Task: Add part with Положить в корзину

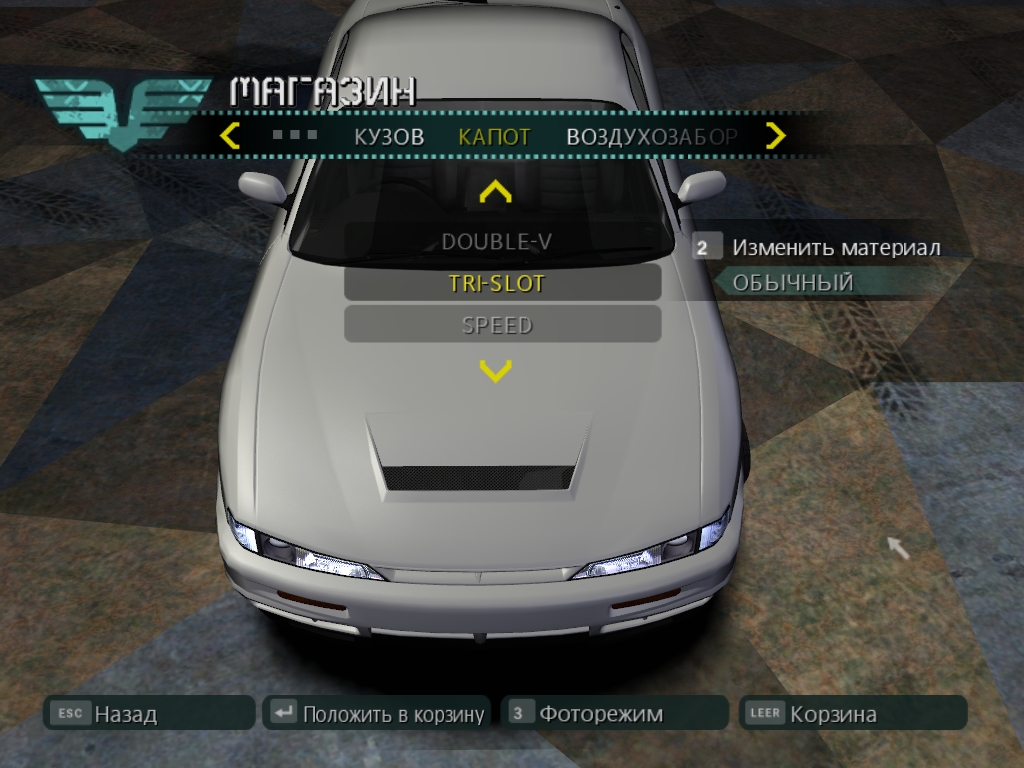Action: [x=377, y=714]
